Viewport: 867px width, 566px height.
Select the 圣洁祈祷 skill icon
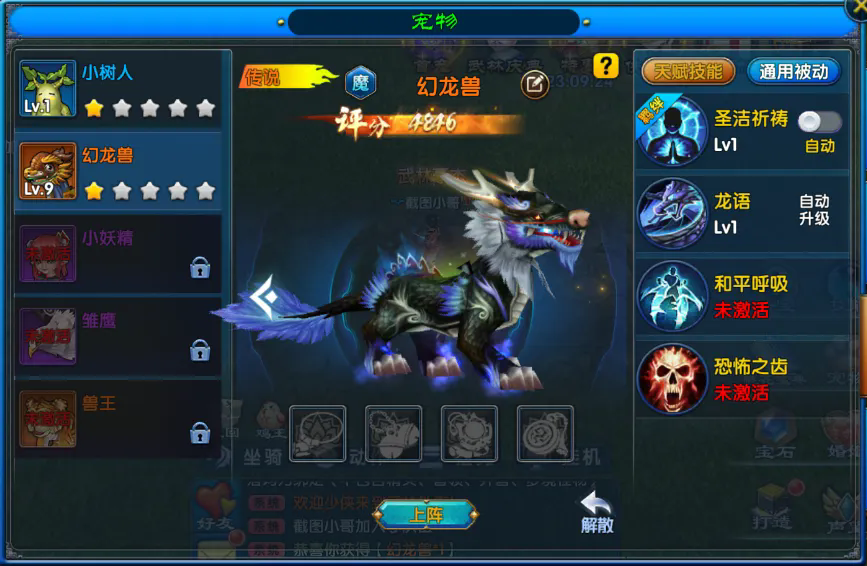pyautogui.click(x=672, y=132)
